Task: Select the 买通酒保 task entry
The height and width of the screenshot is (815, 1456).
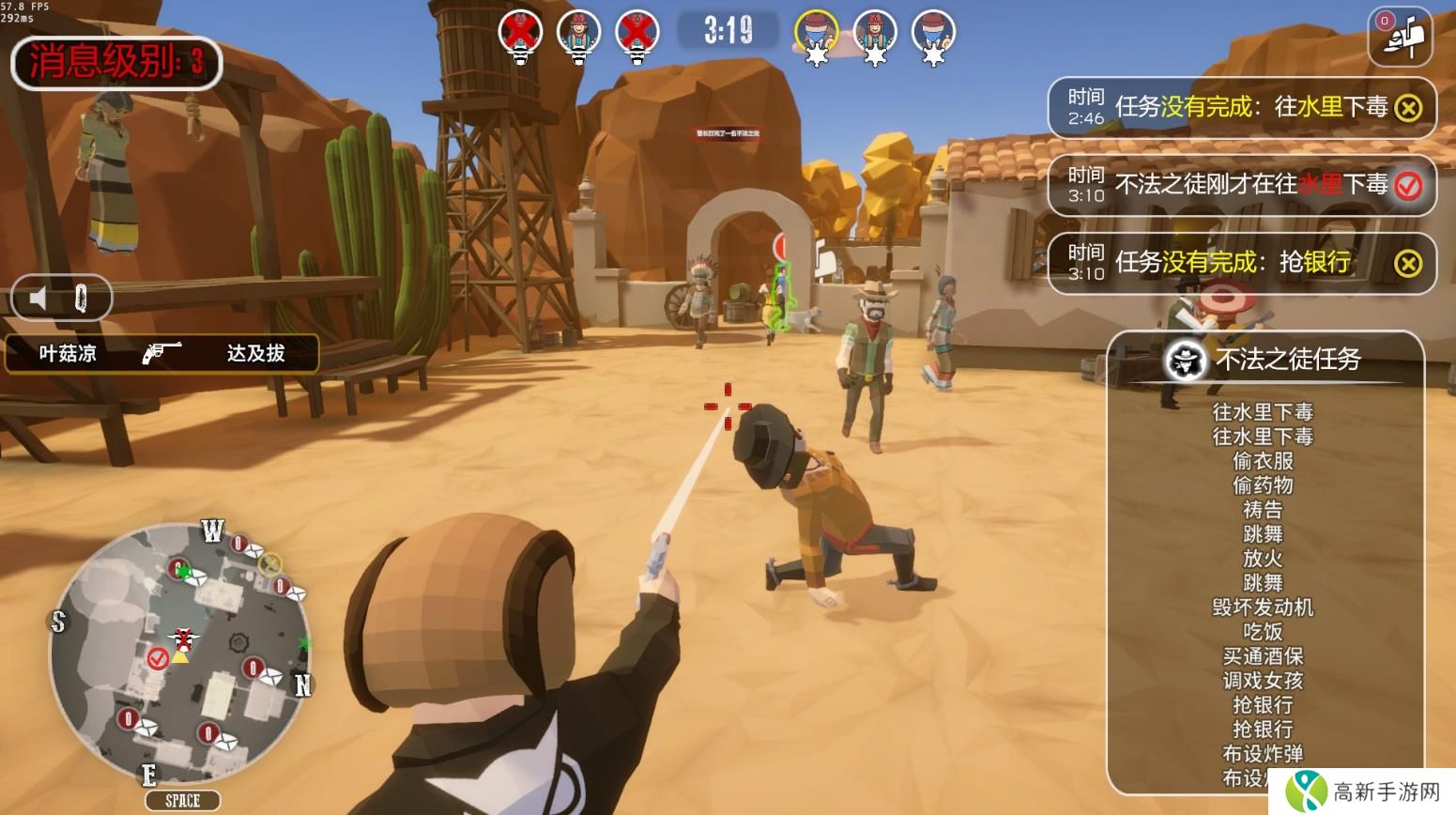Action: click(1263, 656)
